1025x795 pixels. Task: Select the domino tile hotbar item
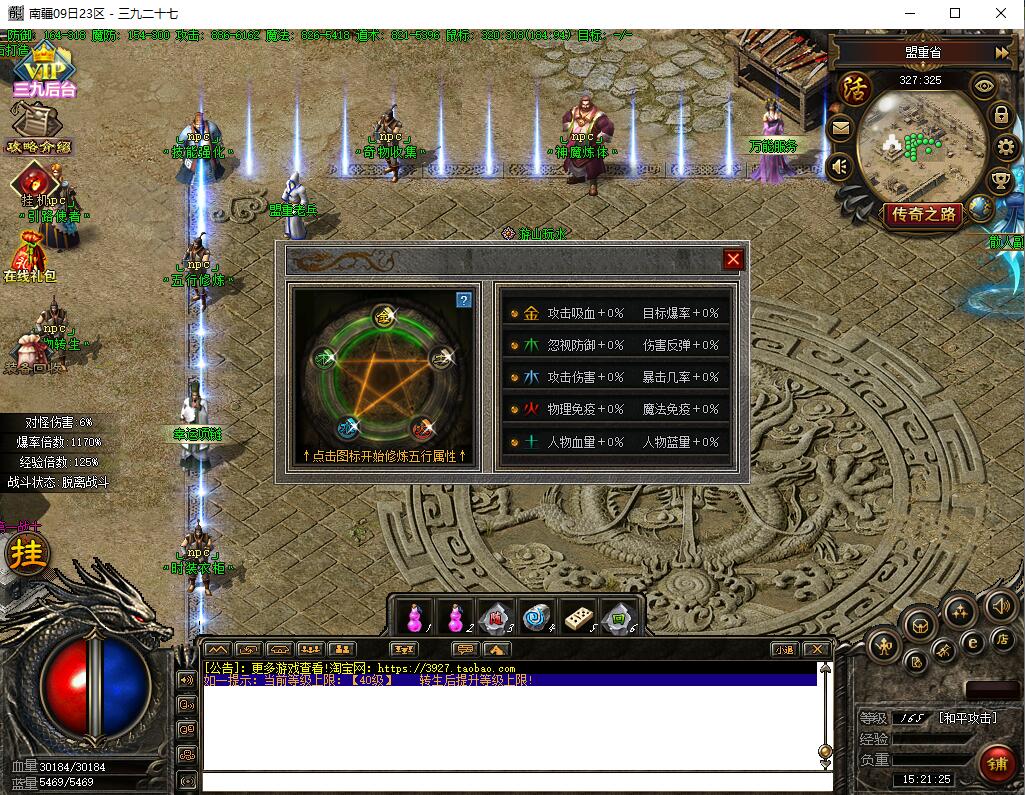point(578,617)
